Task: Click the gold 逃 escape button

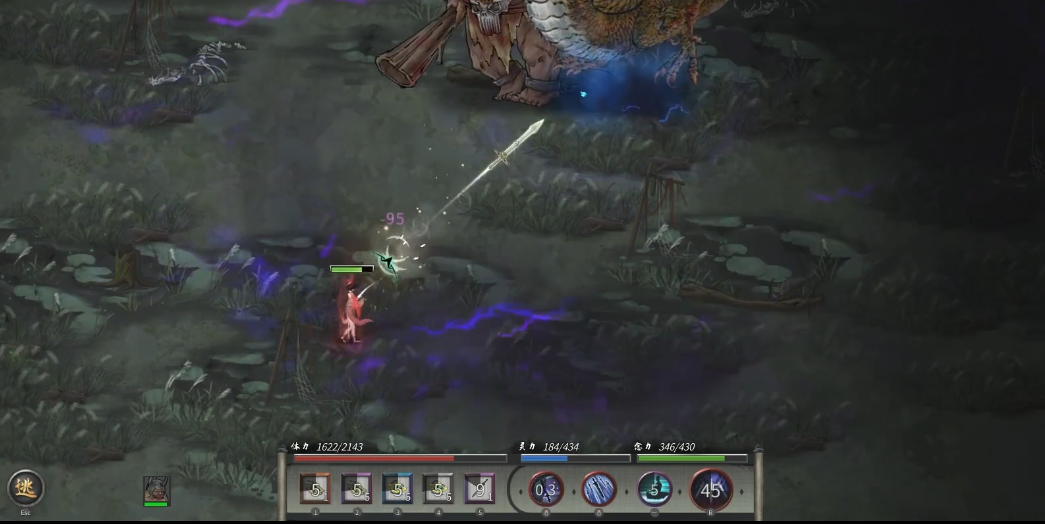Action: 26,488
